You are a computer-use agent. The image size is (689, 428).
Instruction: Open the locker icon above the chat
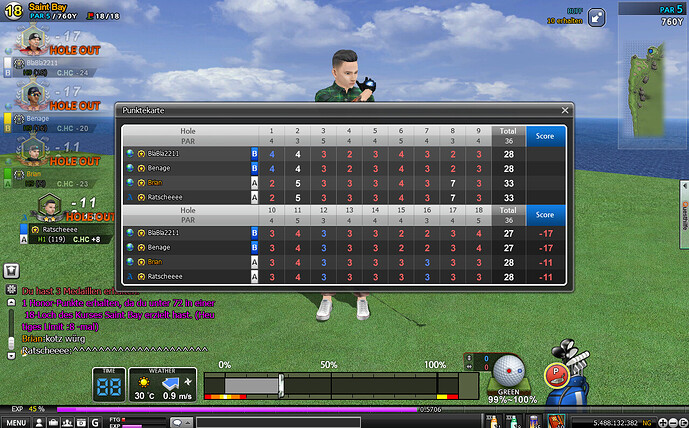[x=10, y=270]
